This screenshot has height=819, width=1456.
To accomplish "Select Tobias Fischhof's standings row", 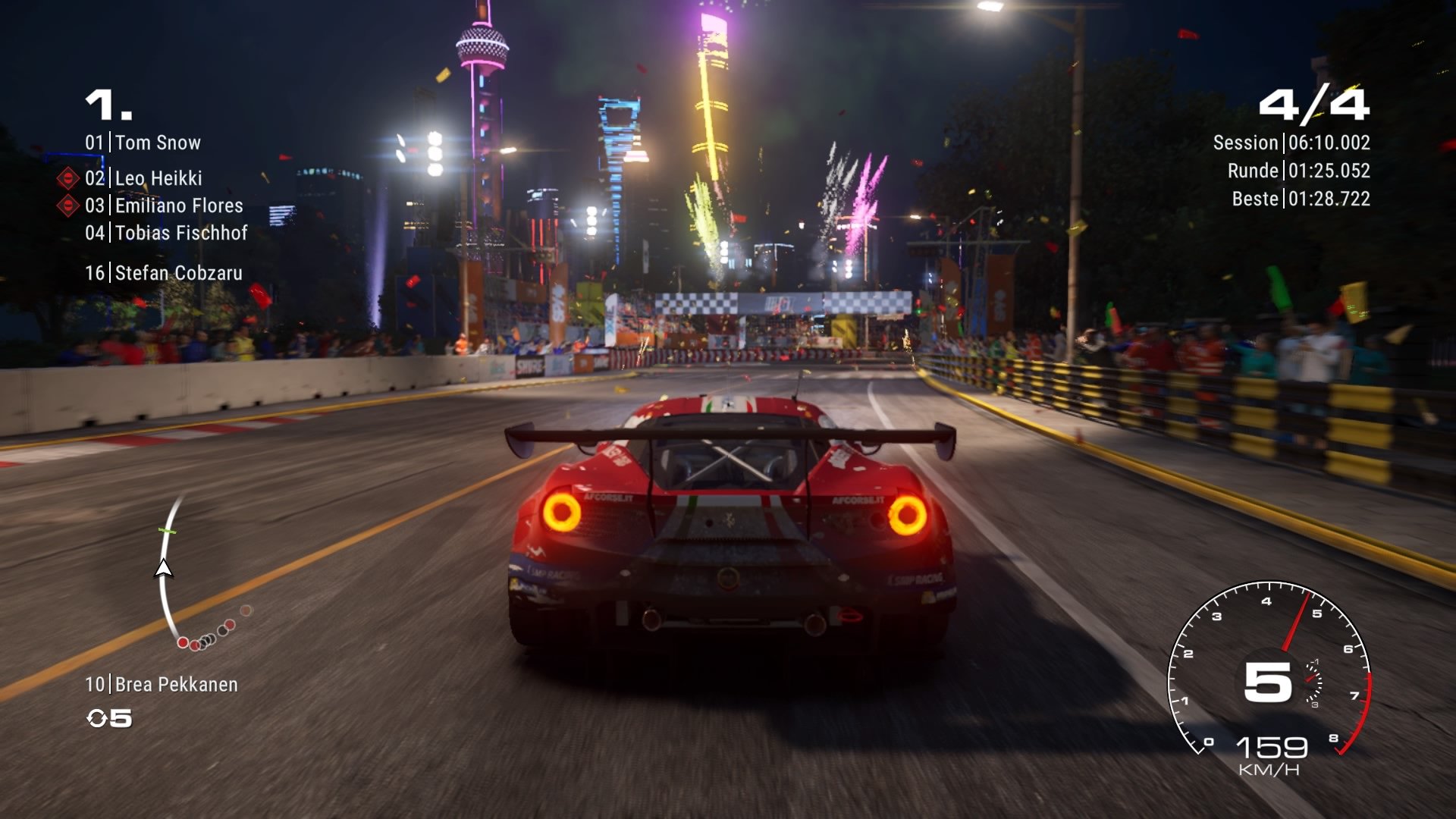I will pos(167,233).
